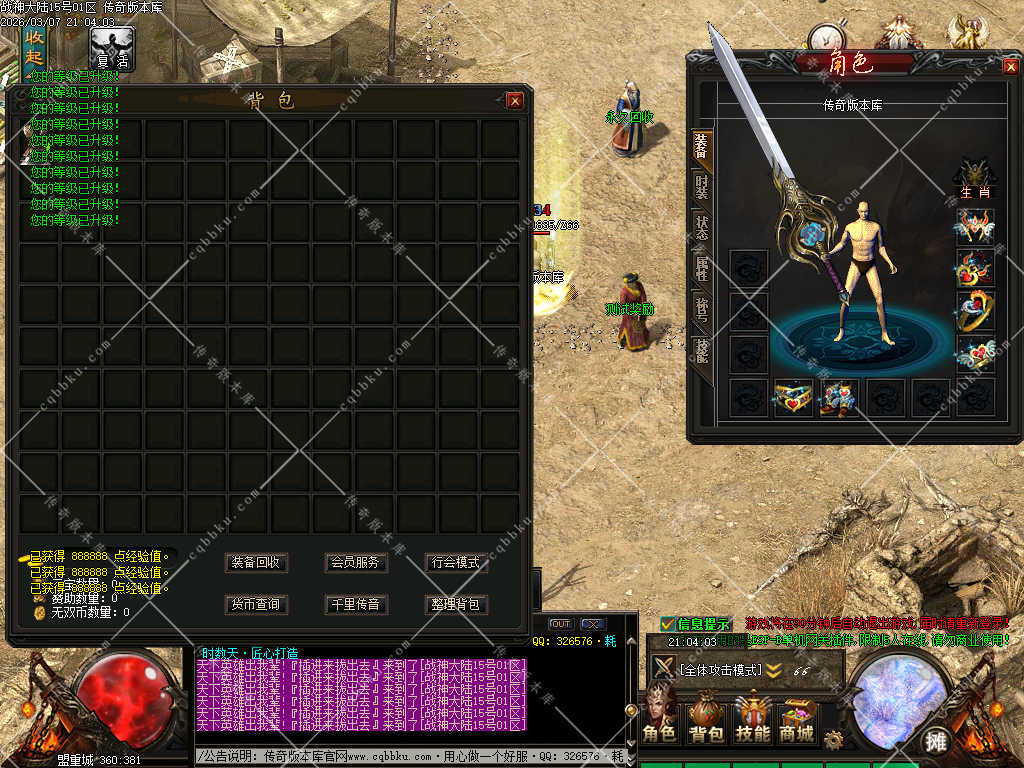This screenshot has height=768, width=1024.
Task: Open 会员服务 member services
Action: [x=355, y=563]
